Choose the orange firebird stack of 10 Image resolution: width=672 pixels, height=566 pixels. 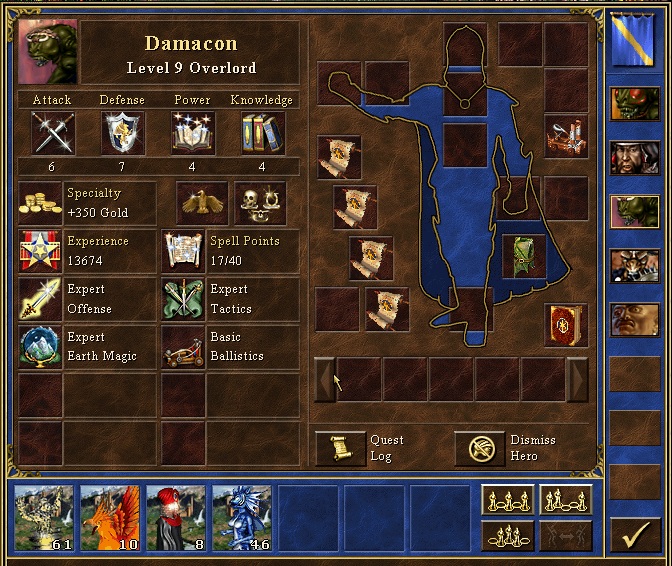[x=110, y=519]
